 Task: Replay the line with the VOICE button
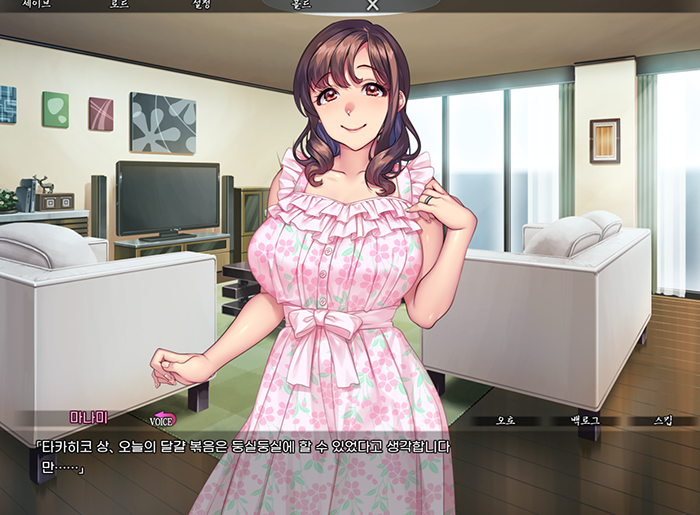162,420
